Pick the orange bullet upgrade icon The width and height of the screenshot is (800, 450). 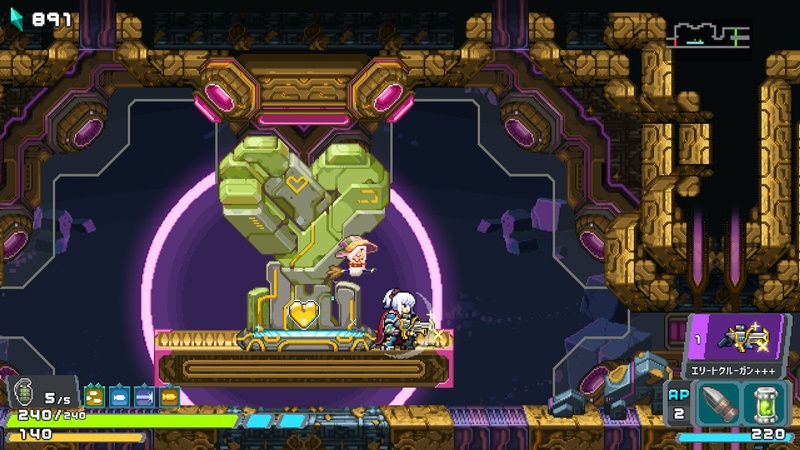[169, 396]
